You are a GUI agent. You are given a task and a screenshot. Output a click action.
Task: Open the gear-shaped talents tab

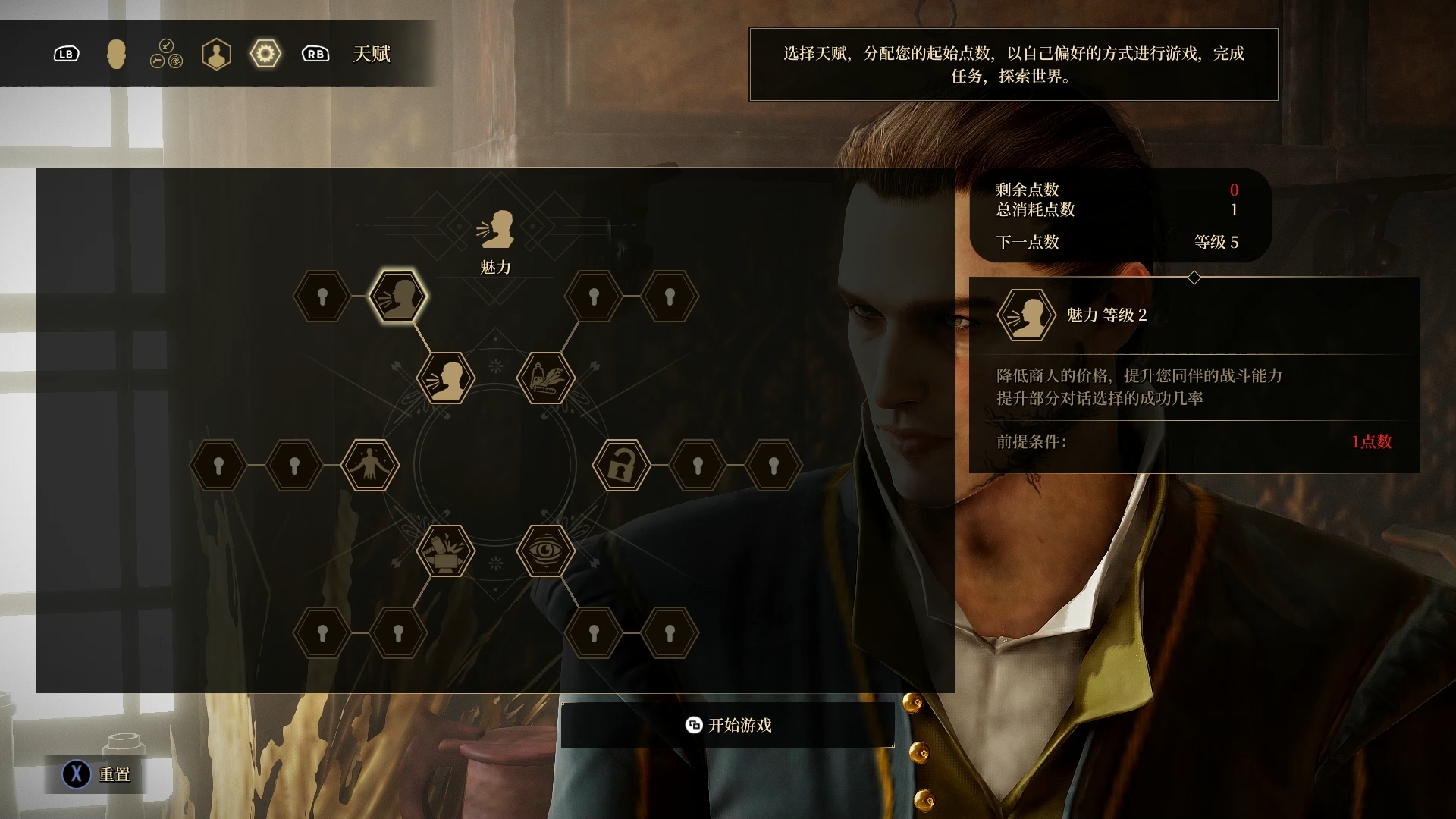pos(265,55)
